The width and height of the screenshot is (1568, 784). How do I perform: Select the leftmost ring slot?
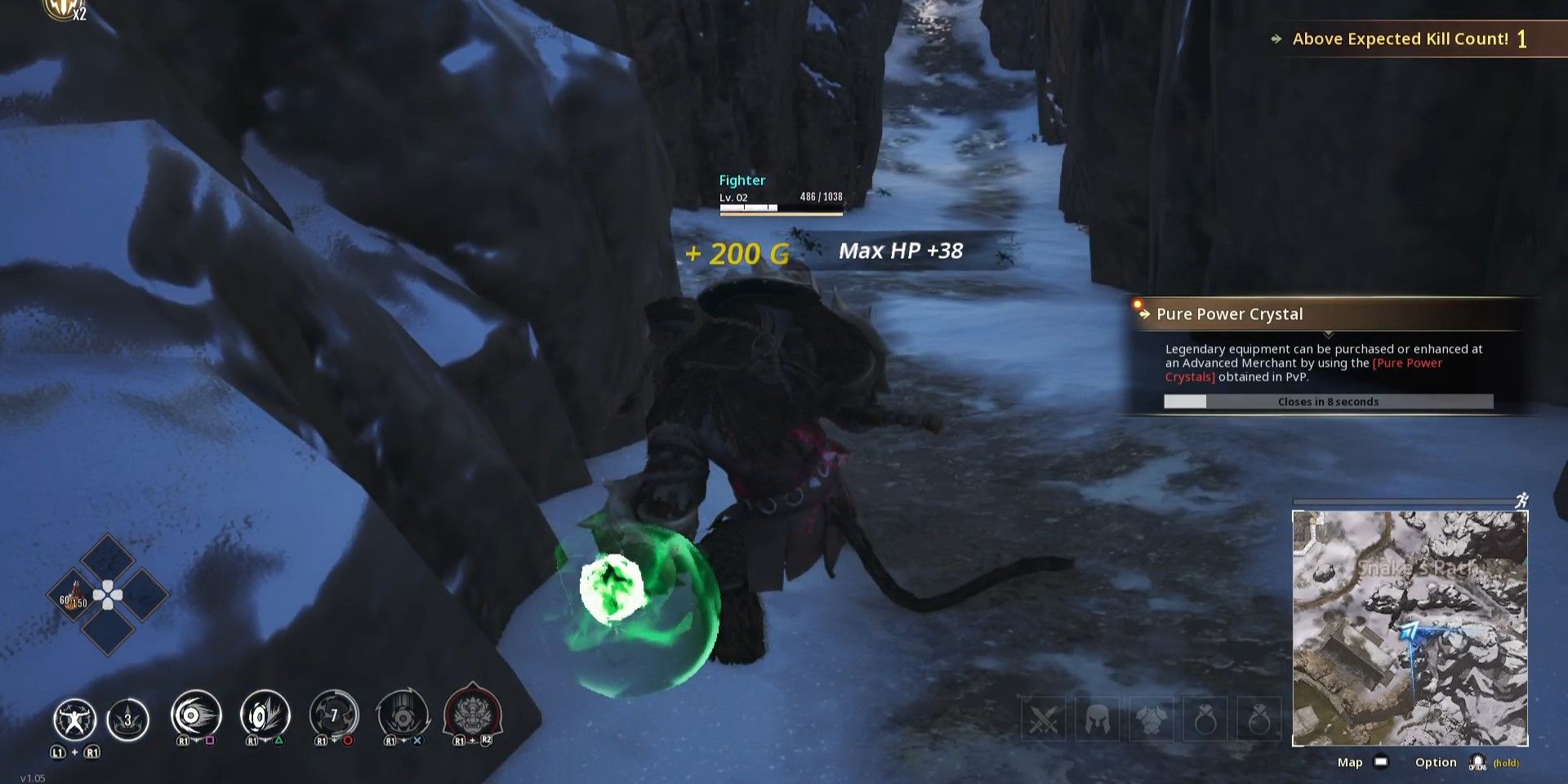[1205, 719]
